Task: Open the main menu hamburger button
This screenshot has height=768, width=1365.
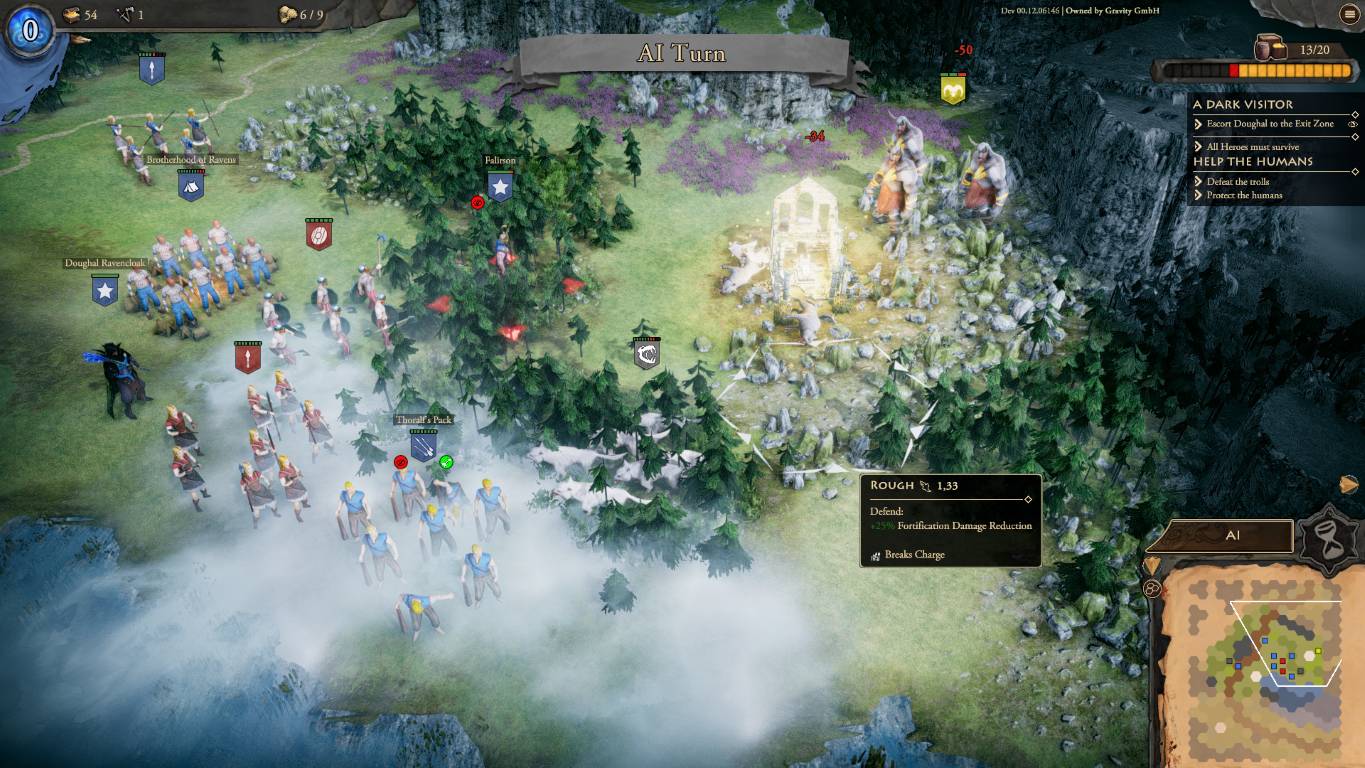Action: [x=1350, y=14]
